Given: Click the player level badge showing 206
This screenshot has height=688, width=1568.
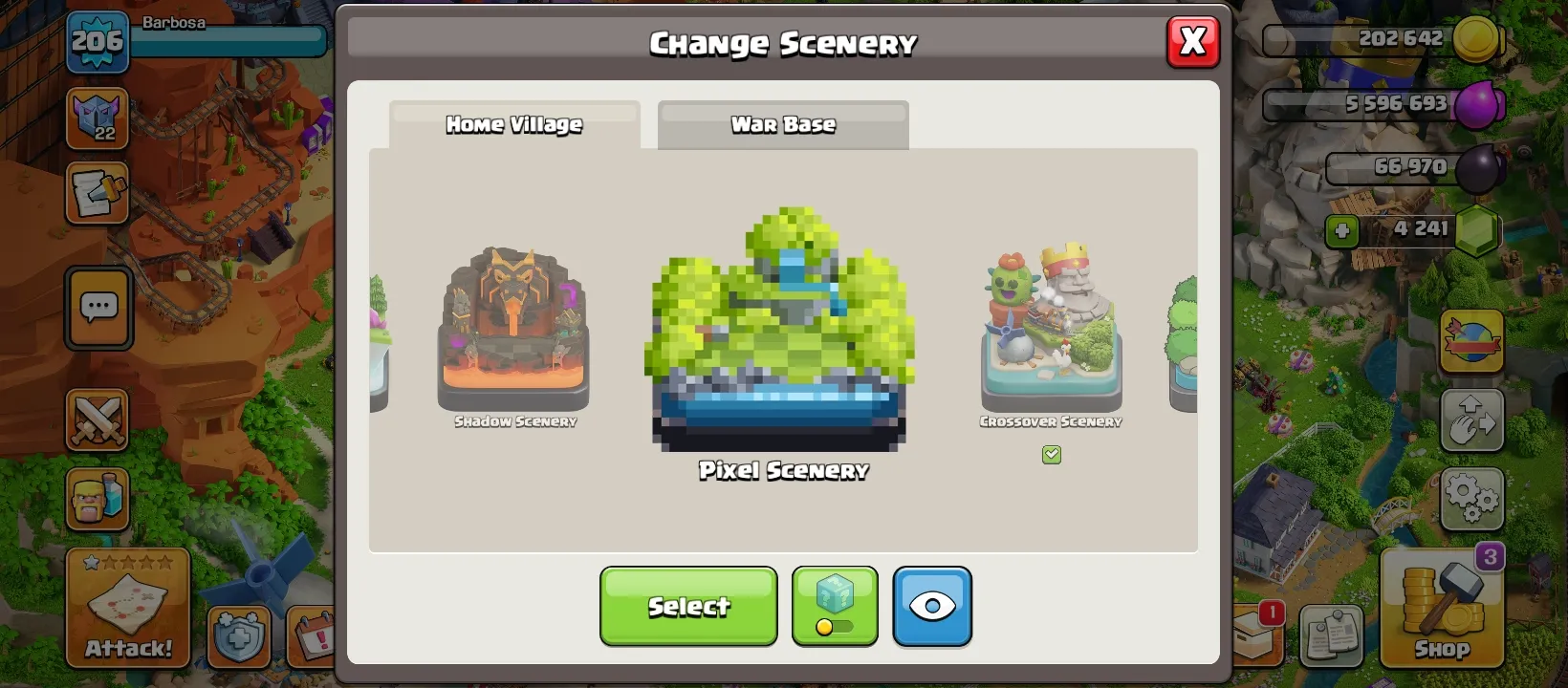Looking at the screenshot, I should point(97,42).
